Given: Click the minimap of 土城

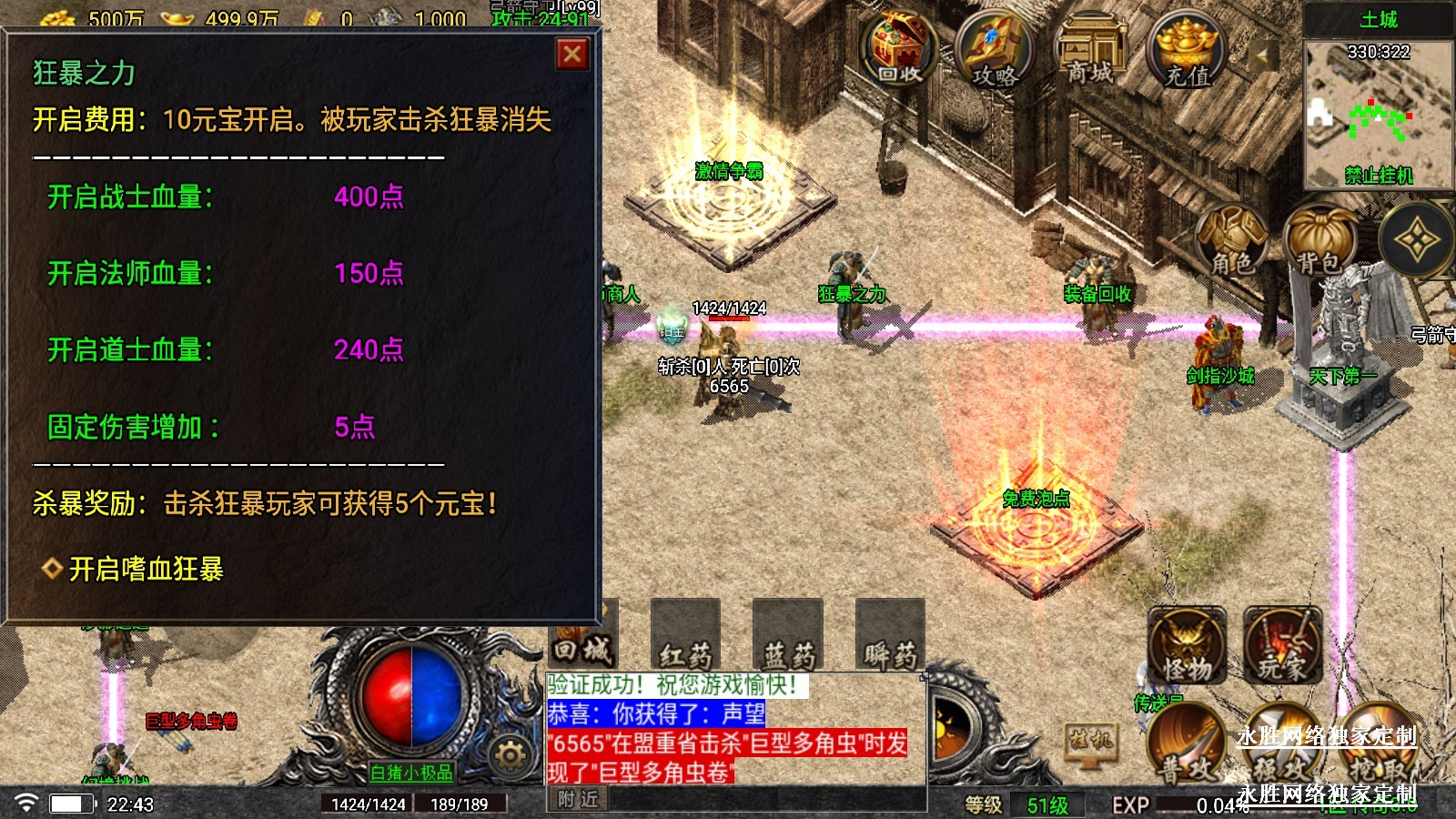Looking at the screenshot, I should click(1378, 114).
